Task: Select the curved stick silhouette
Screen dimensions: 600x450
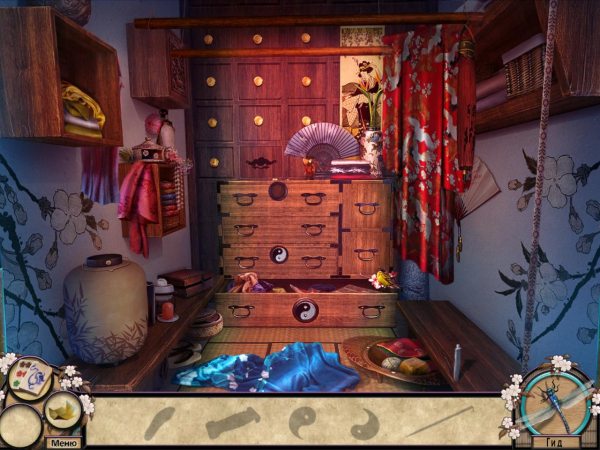Action: (x=159, y=420)
